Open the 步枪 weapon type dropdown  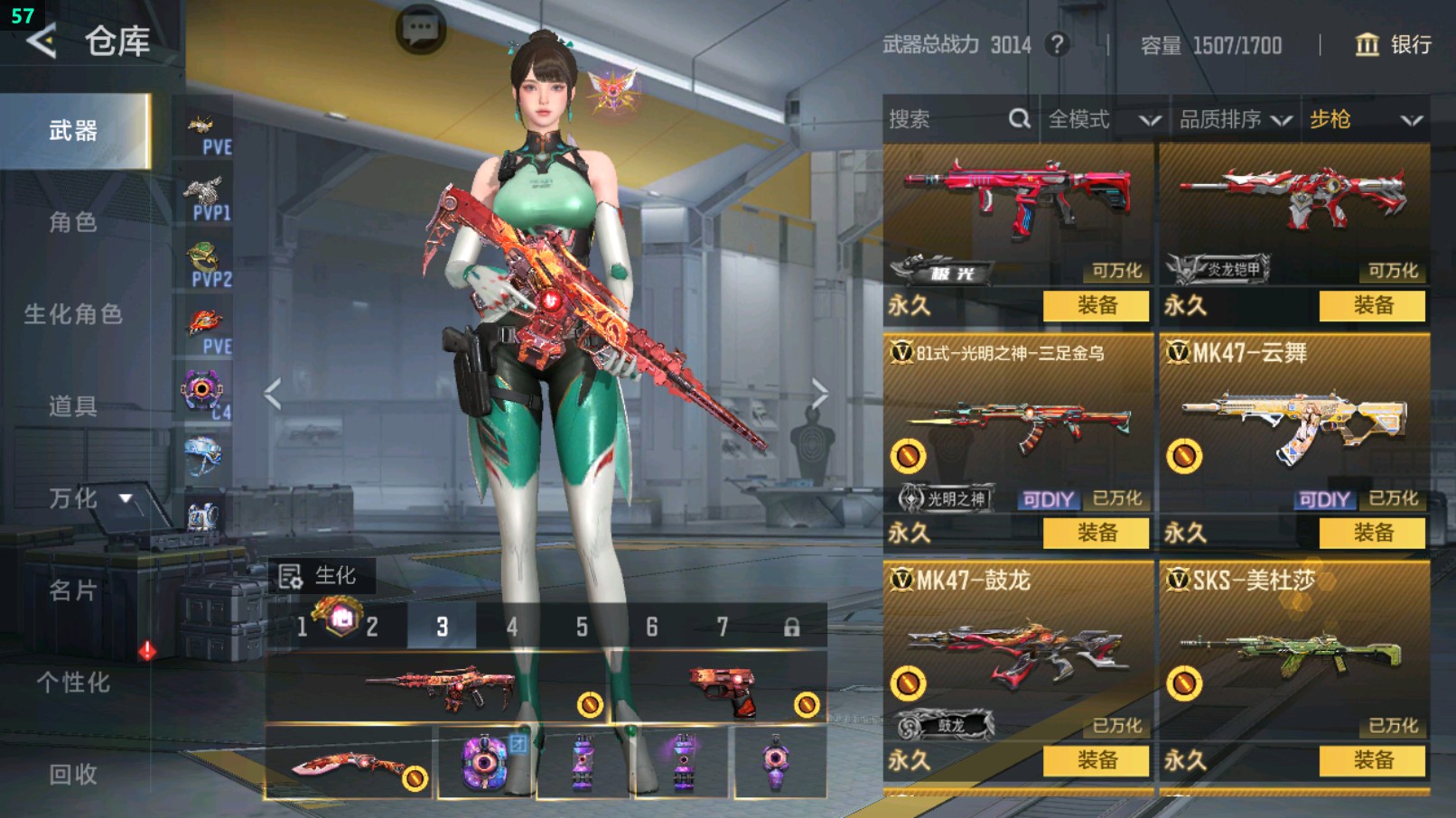[x=1365, y=119]
